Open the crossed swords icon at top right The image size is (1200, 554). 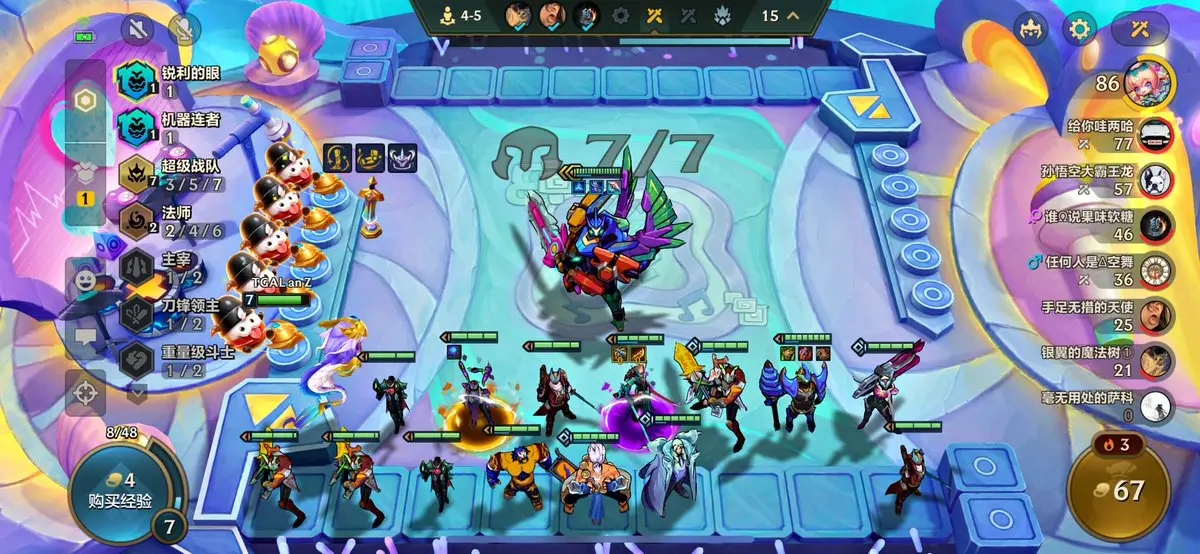(1142, 29)
